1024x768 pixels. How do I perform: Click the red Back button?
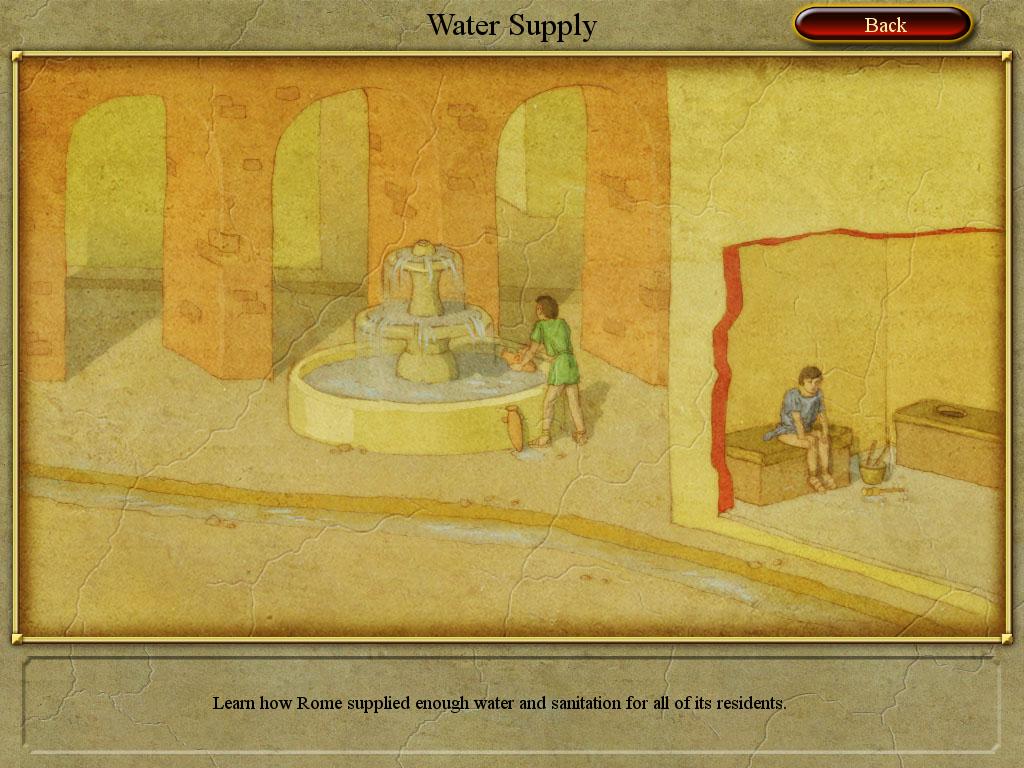pyautogui.click(x=883, y=25)
